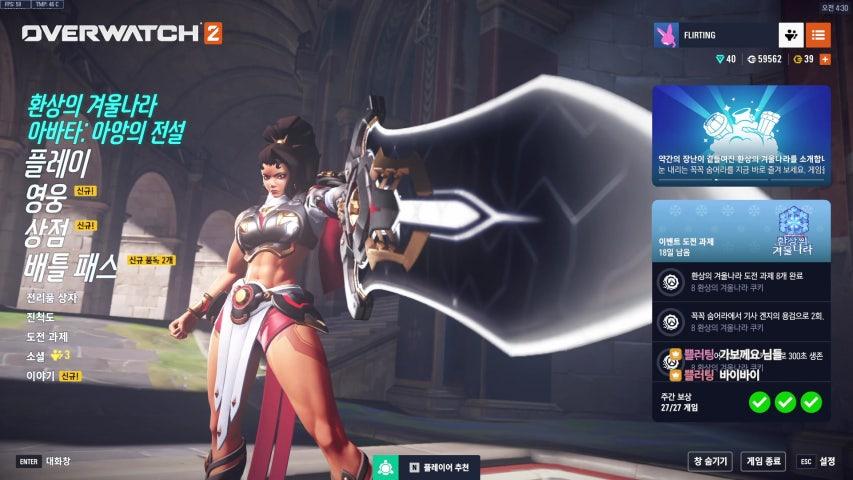Add coins with the orange plus button

coord(825,59)
